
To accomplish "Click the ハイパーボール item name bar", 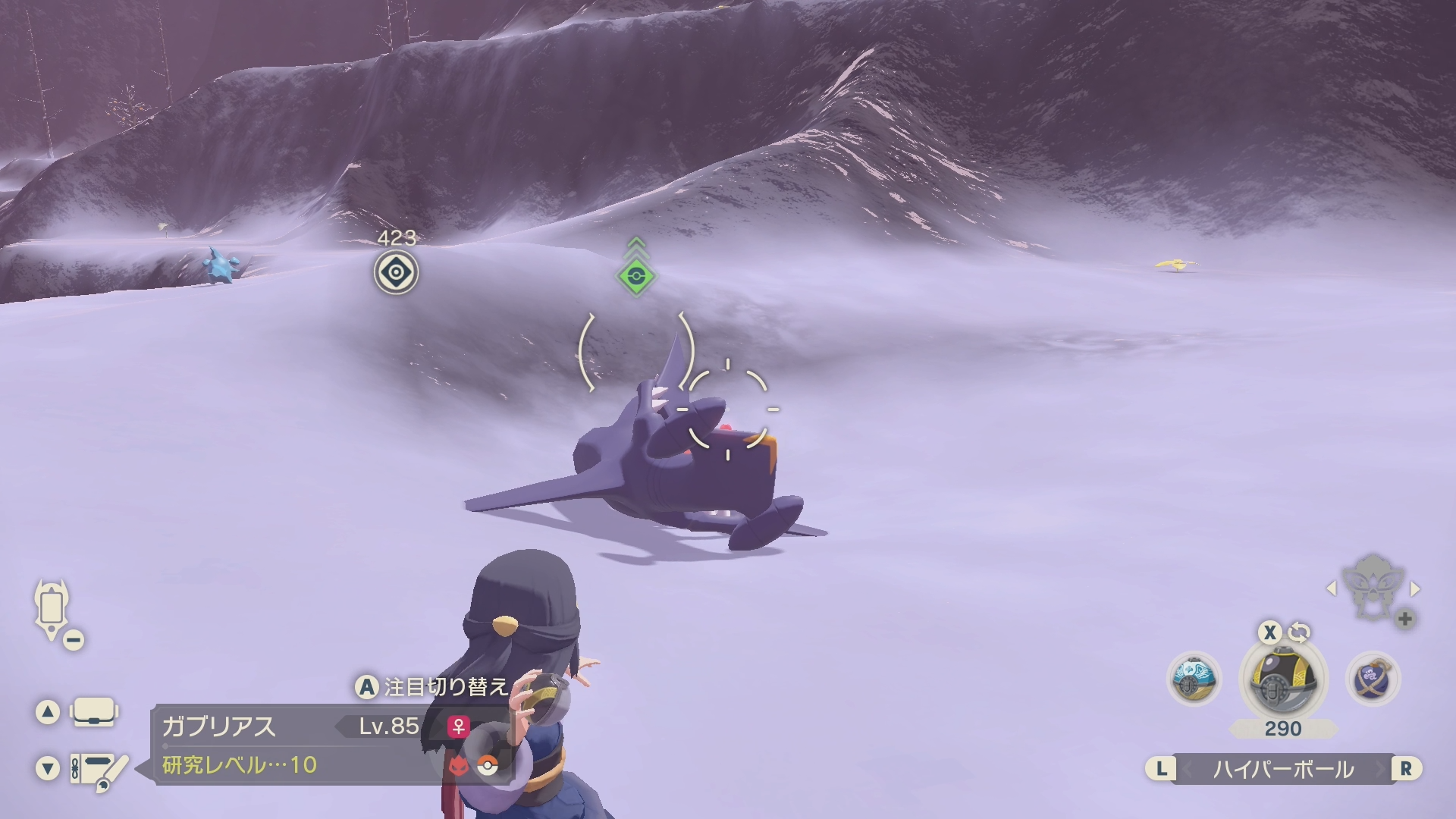I will 1283,769.
